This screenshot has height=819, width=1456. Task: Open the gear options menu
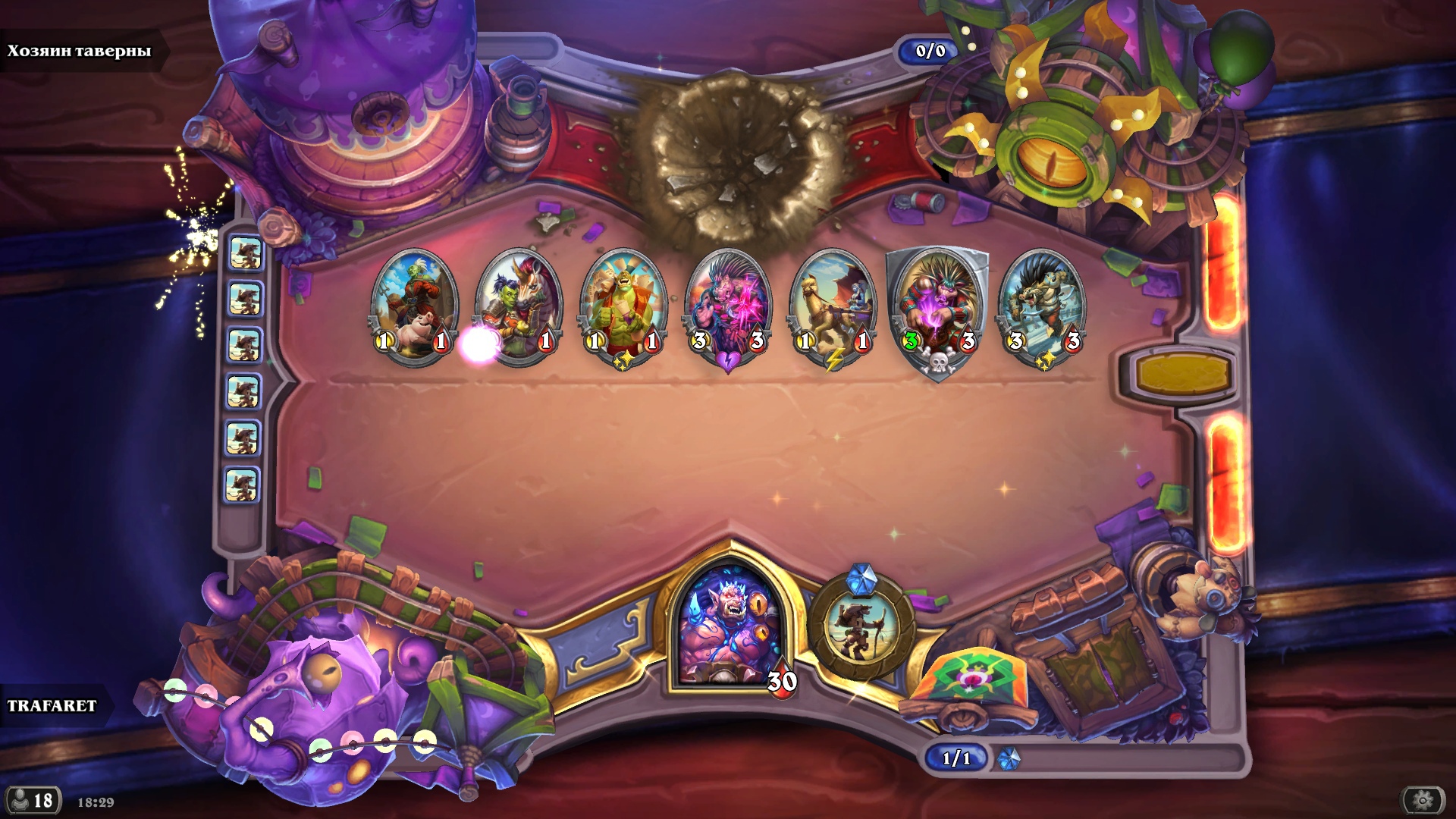coord(1423,800)
